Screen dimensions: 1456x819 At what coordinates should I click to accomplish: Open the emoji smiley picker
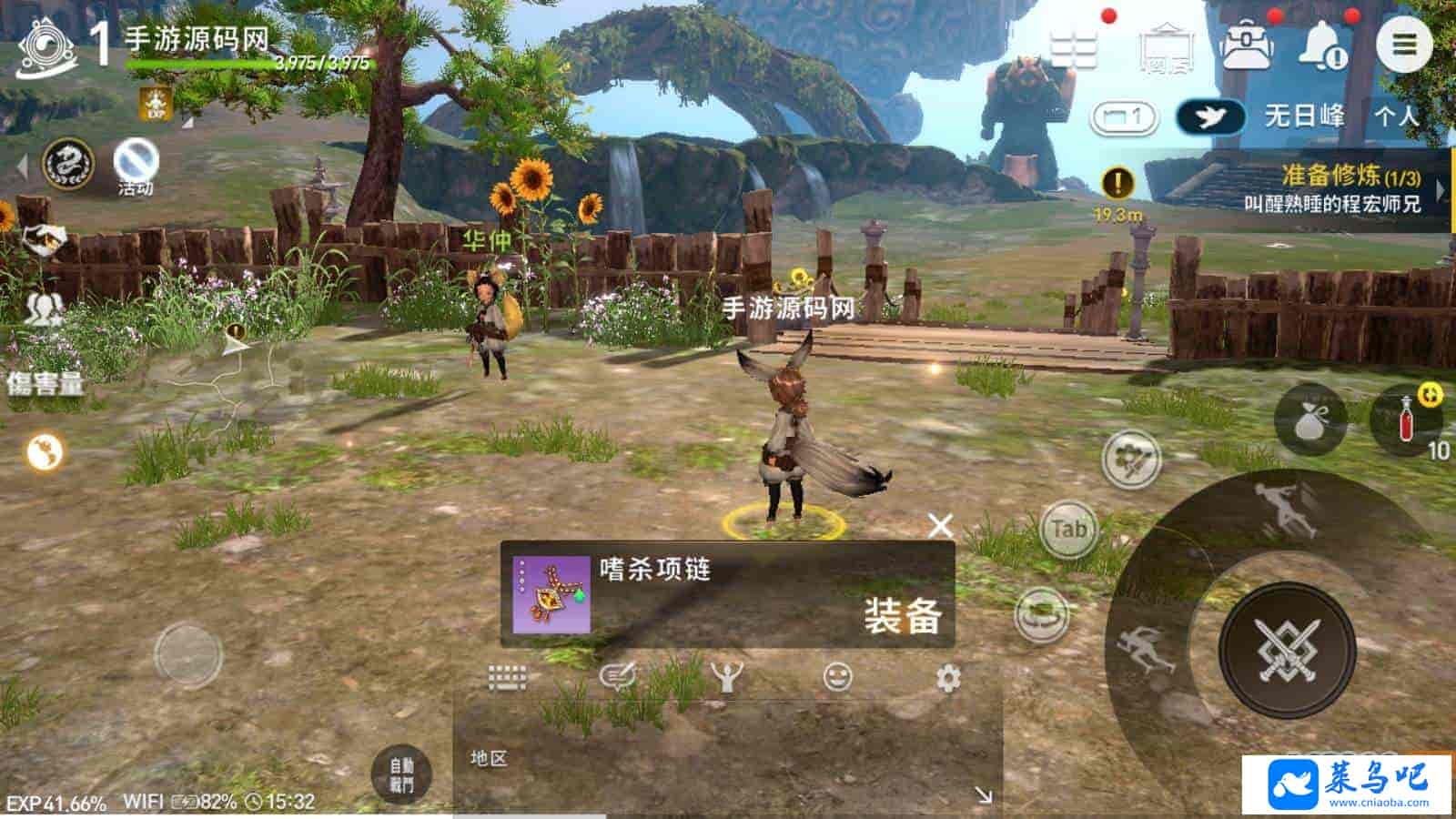pos(837,677)
